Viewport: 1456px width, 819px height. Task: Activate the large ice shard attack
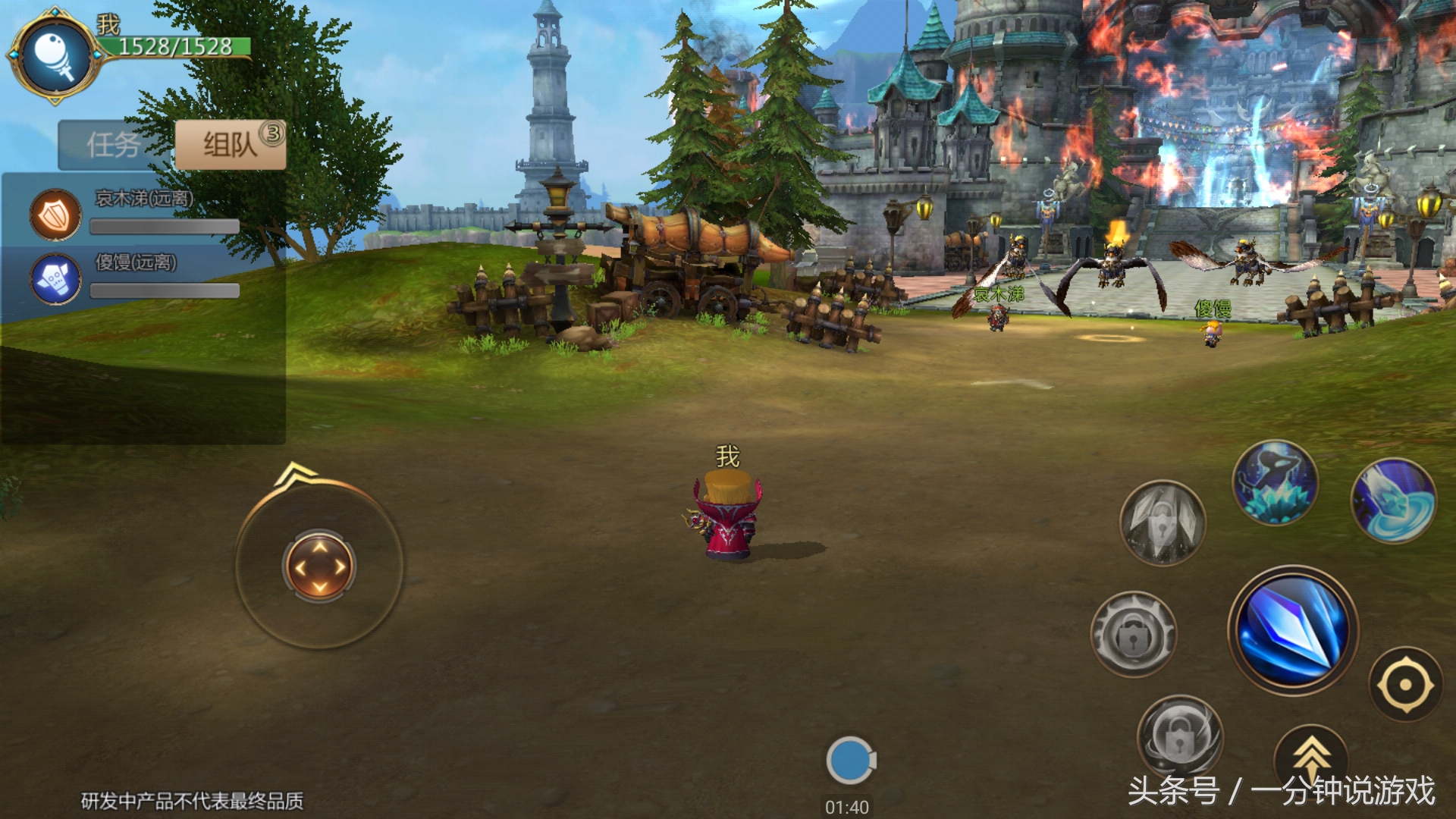(x=1293, y=629)
